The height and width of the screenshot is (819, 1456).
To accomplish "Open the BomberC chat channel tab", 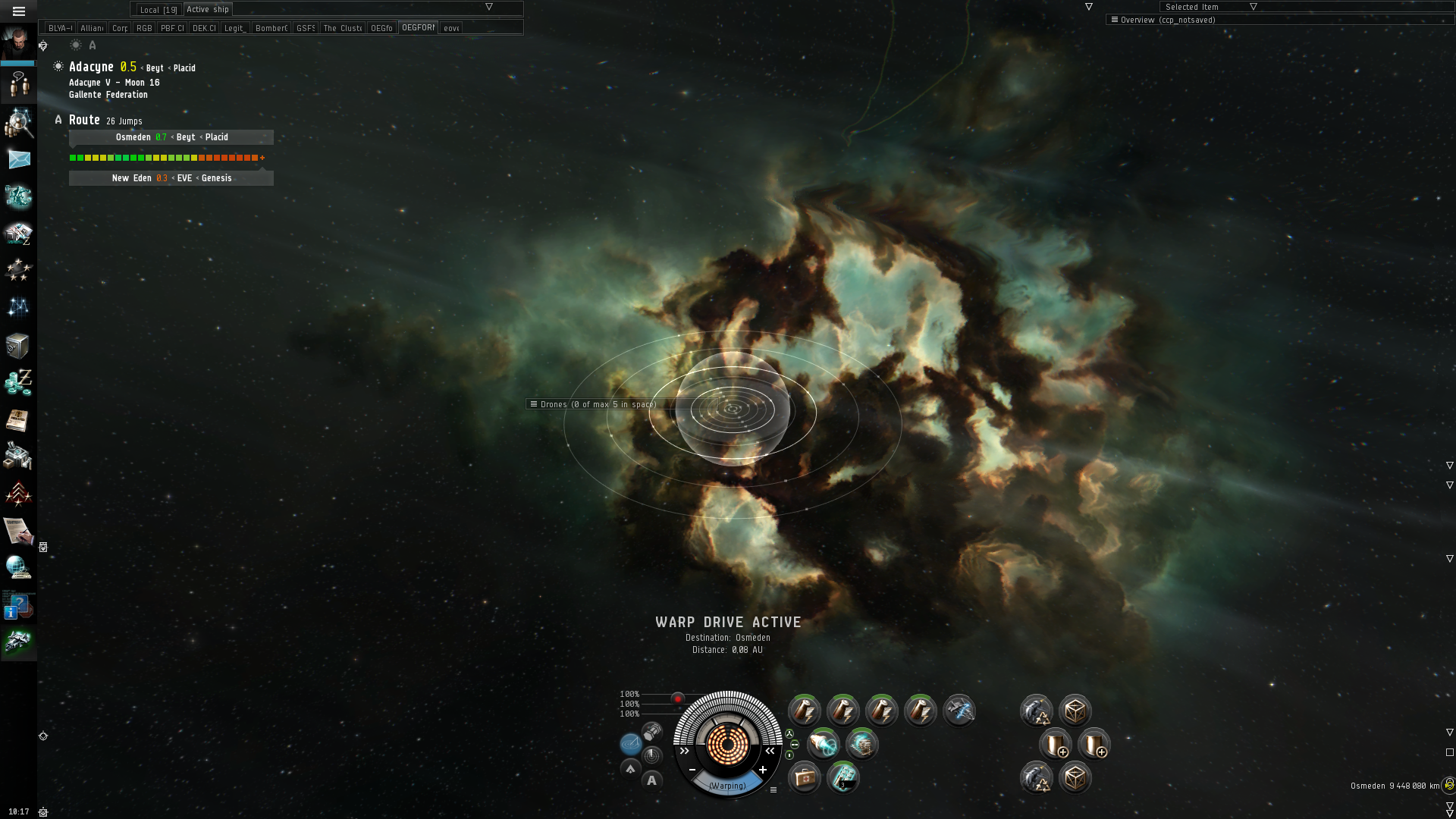I will point(271,28).
